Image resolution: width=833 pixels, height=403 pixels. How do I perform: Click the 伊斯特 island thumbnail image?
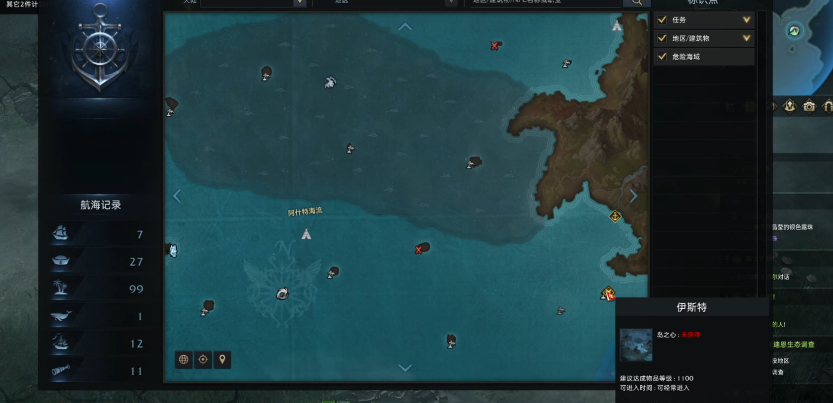click(635, 345)
